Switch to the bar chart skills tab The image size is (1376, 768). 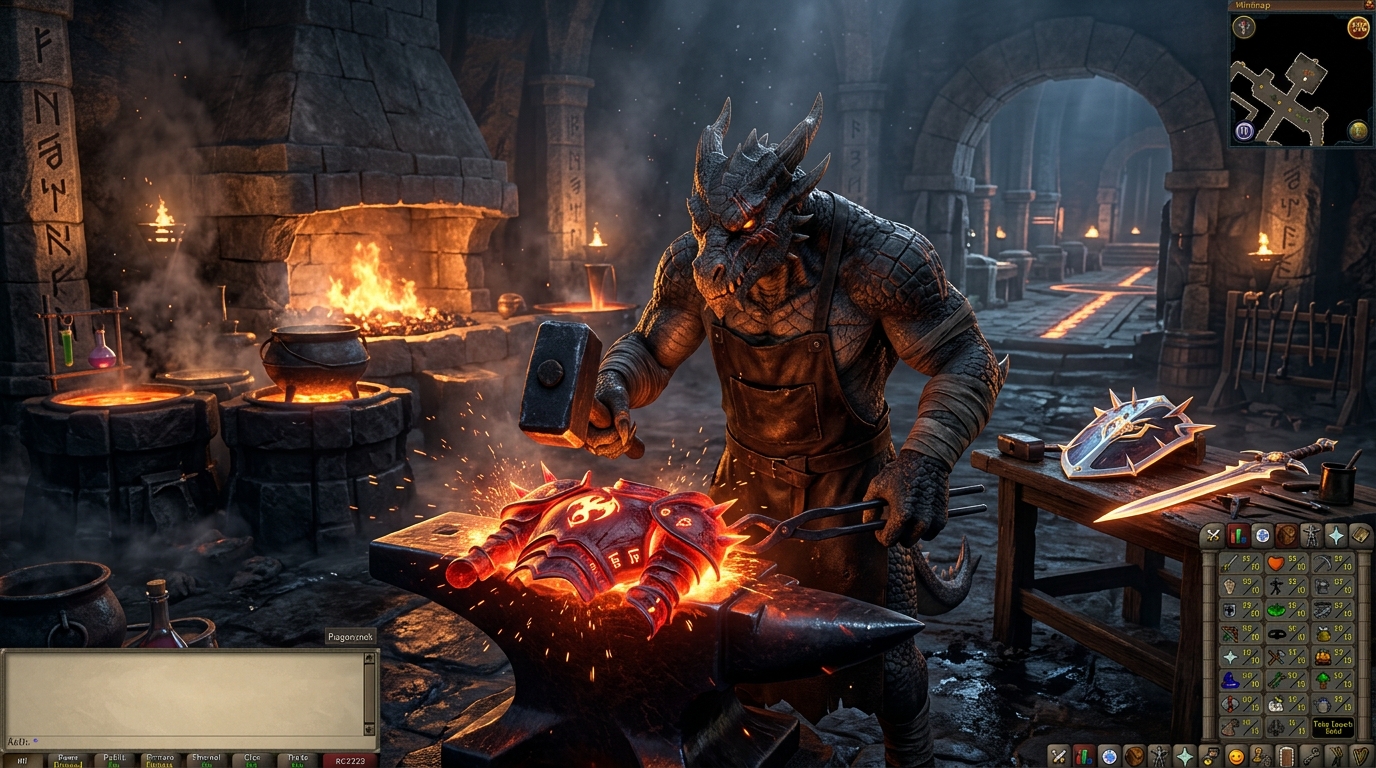[x=1238, y=535]
